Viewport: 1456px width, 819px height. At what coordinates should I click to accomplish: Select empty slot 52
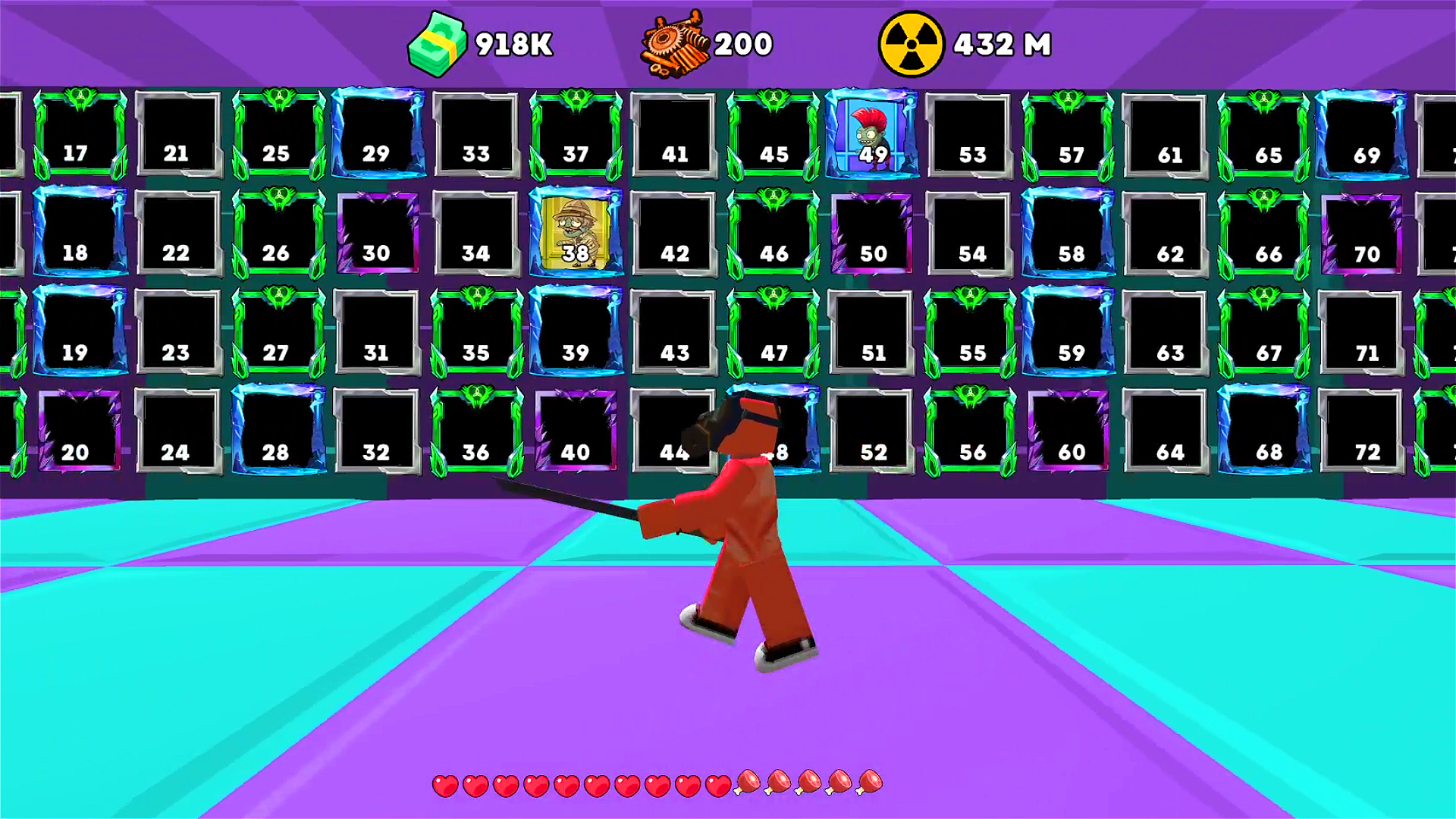(872, 428)
